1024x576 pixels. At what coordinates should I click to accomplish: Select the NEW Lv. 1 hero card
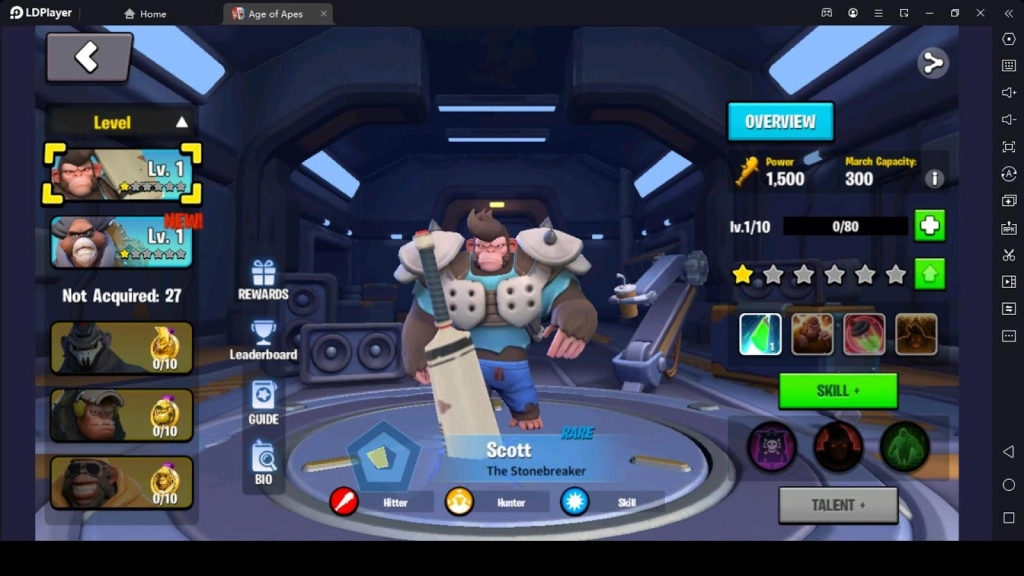point(122,242)
